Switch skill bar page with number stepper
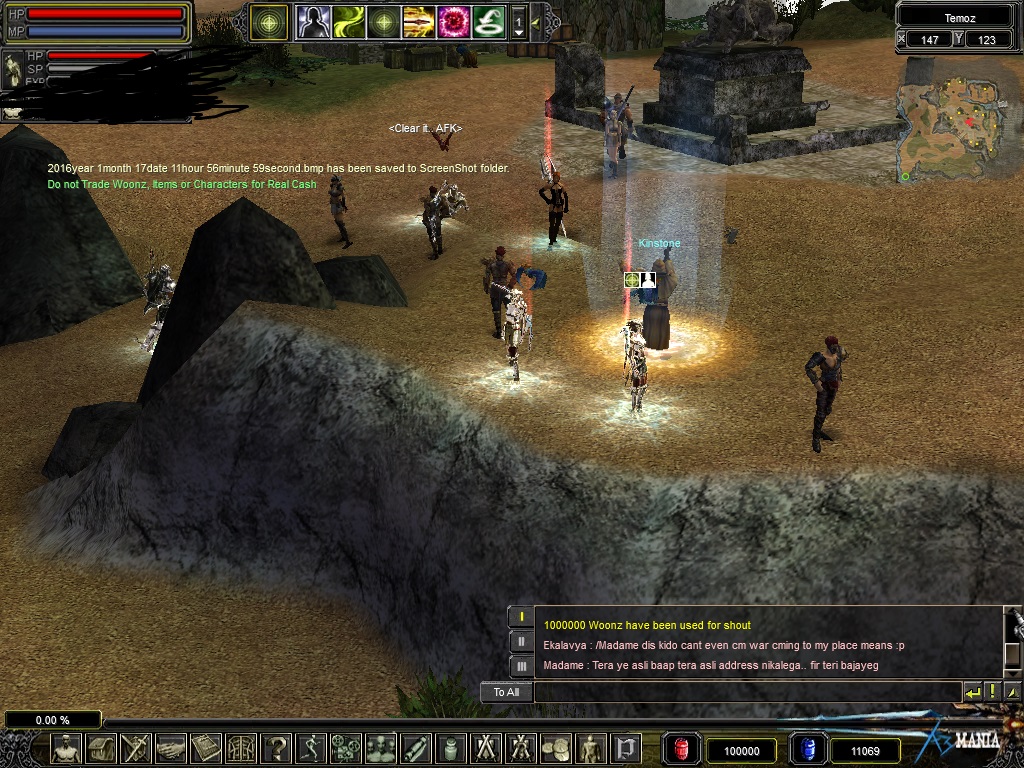The image size is (1024, 768). coord(518,22)
